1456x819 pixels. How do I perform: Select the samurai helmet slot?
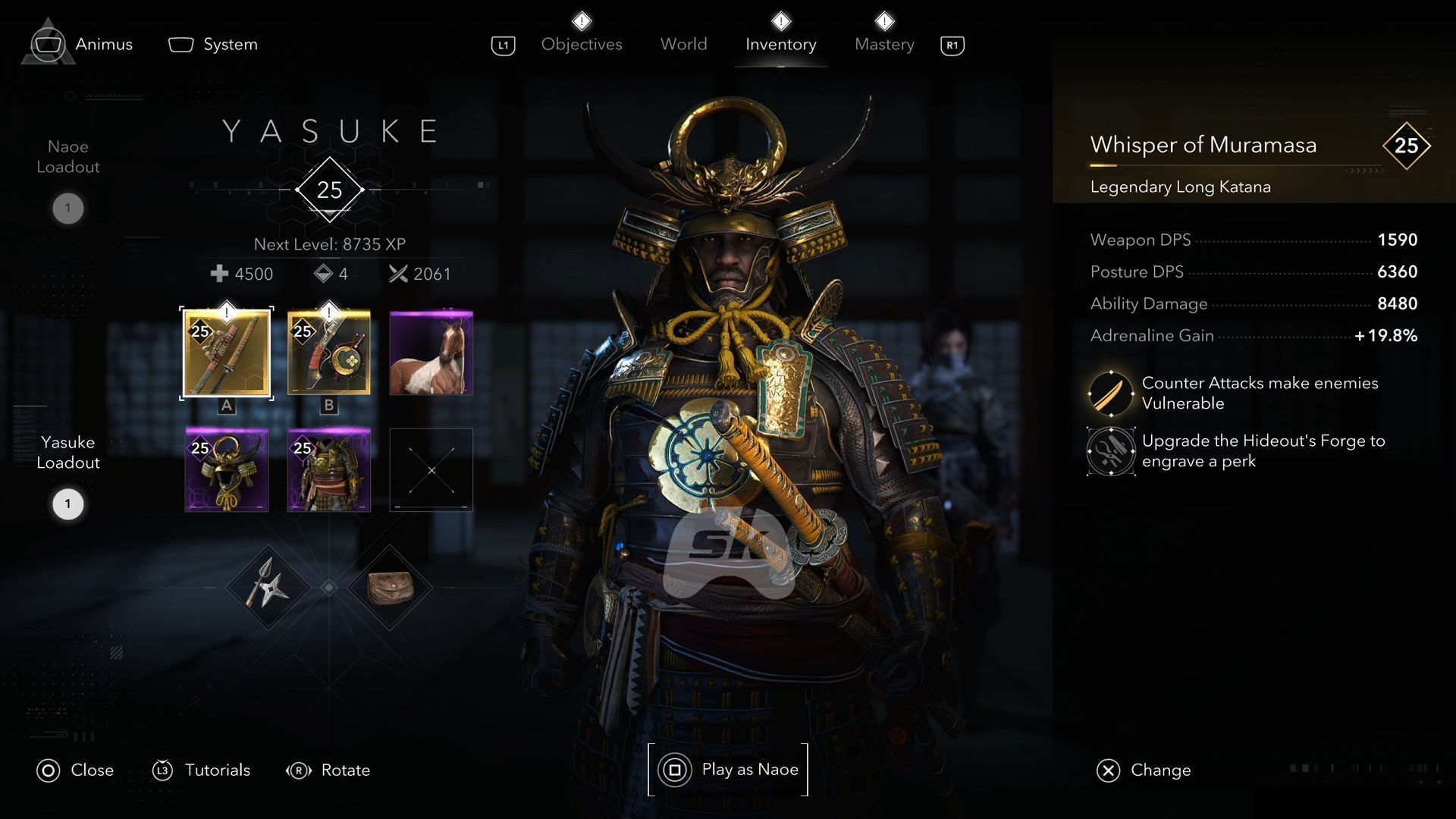tap(227, 469)
